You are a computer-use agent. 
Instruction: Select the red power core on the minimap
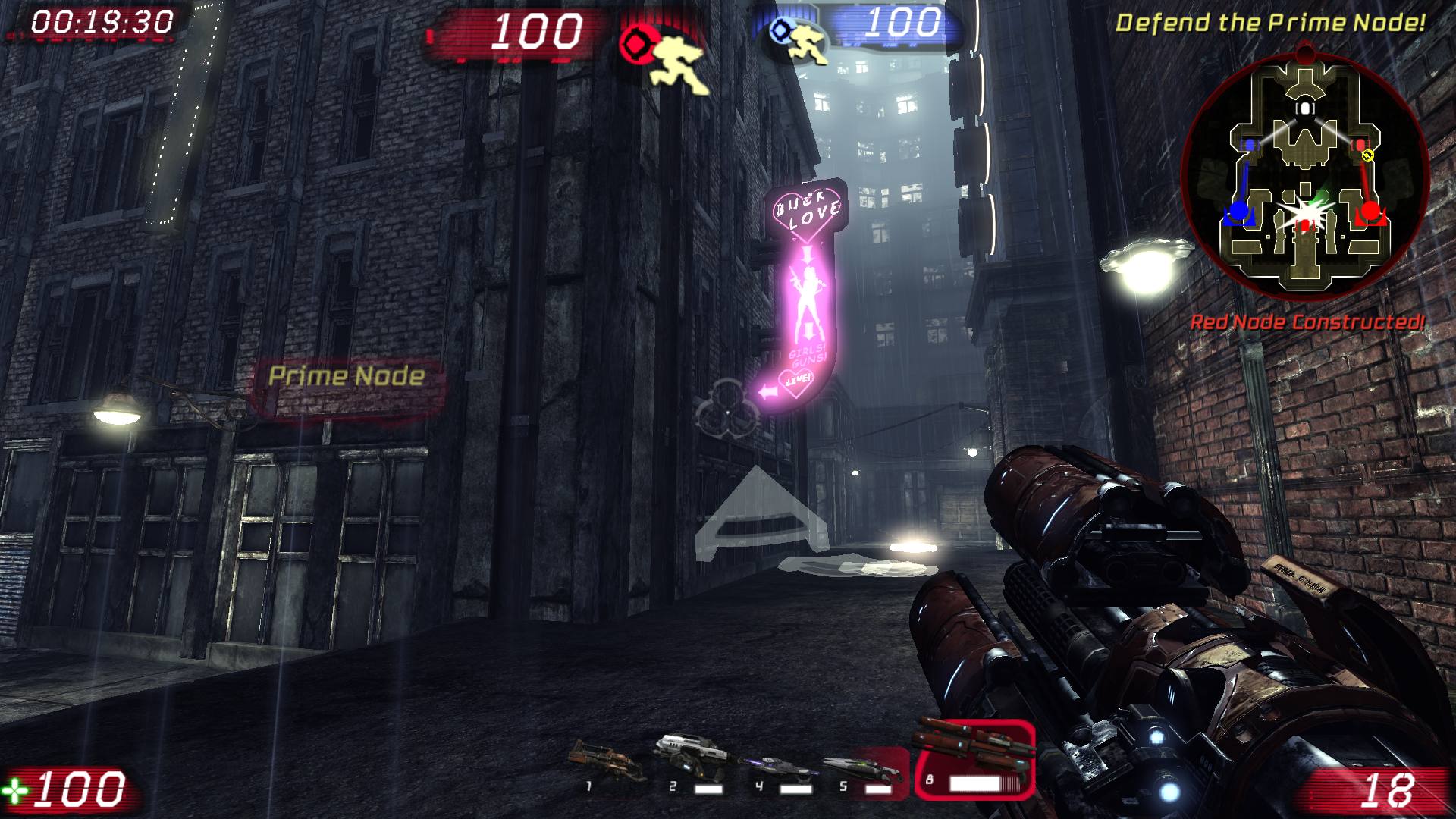click(x=1371, y=210)
